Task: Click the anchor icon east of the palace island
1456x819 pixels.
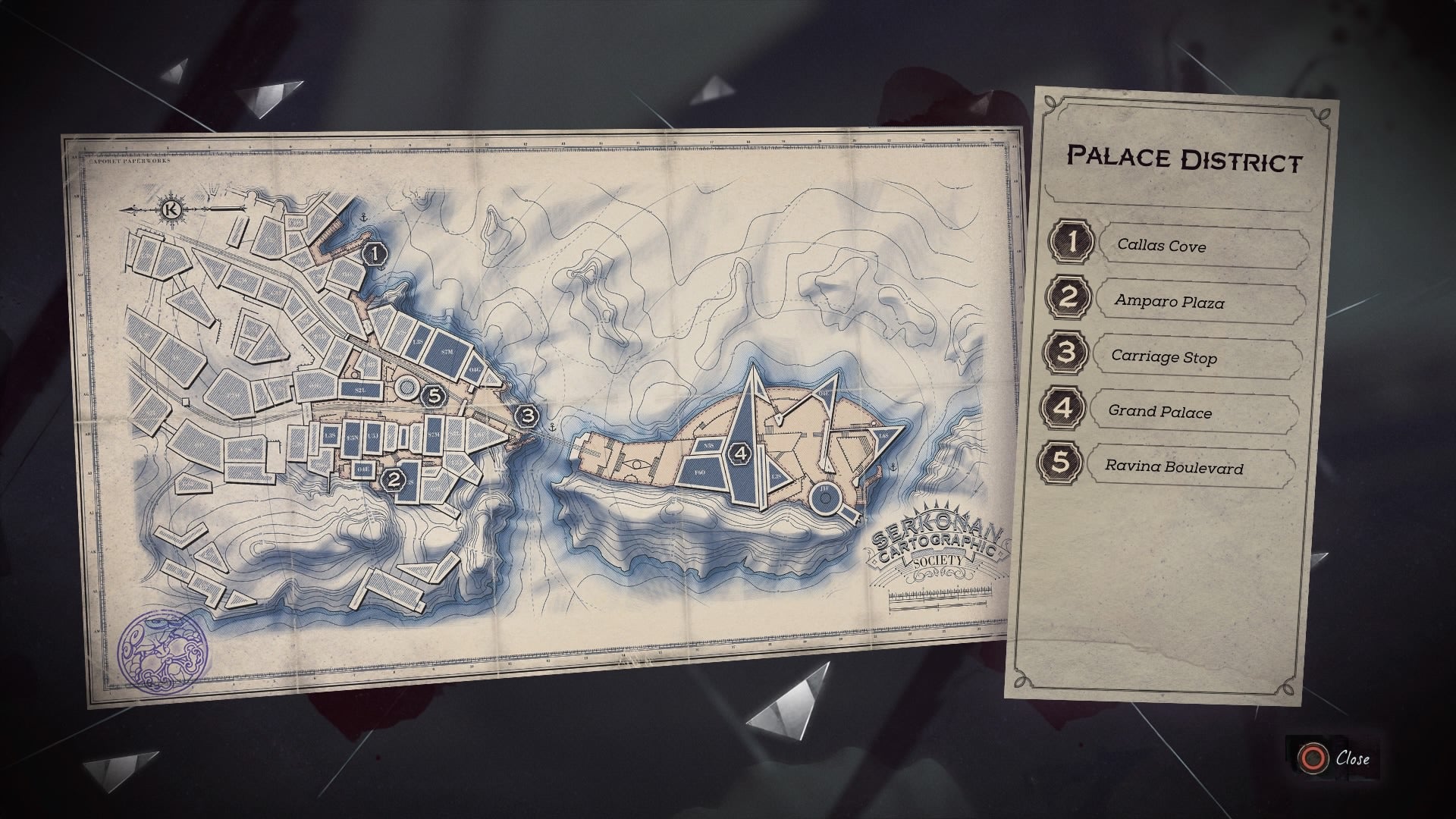Action: click(x=893, y=466)
